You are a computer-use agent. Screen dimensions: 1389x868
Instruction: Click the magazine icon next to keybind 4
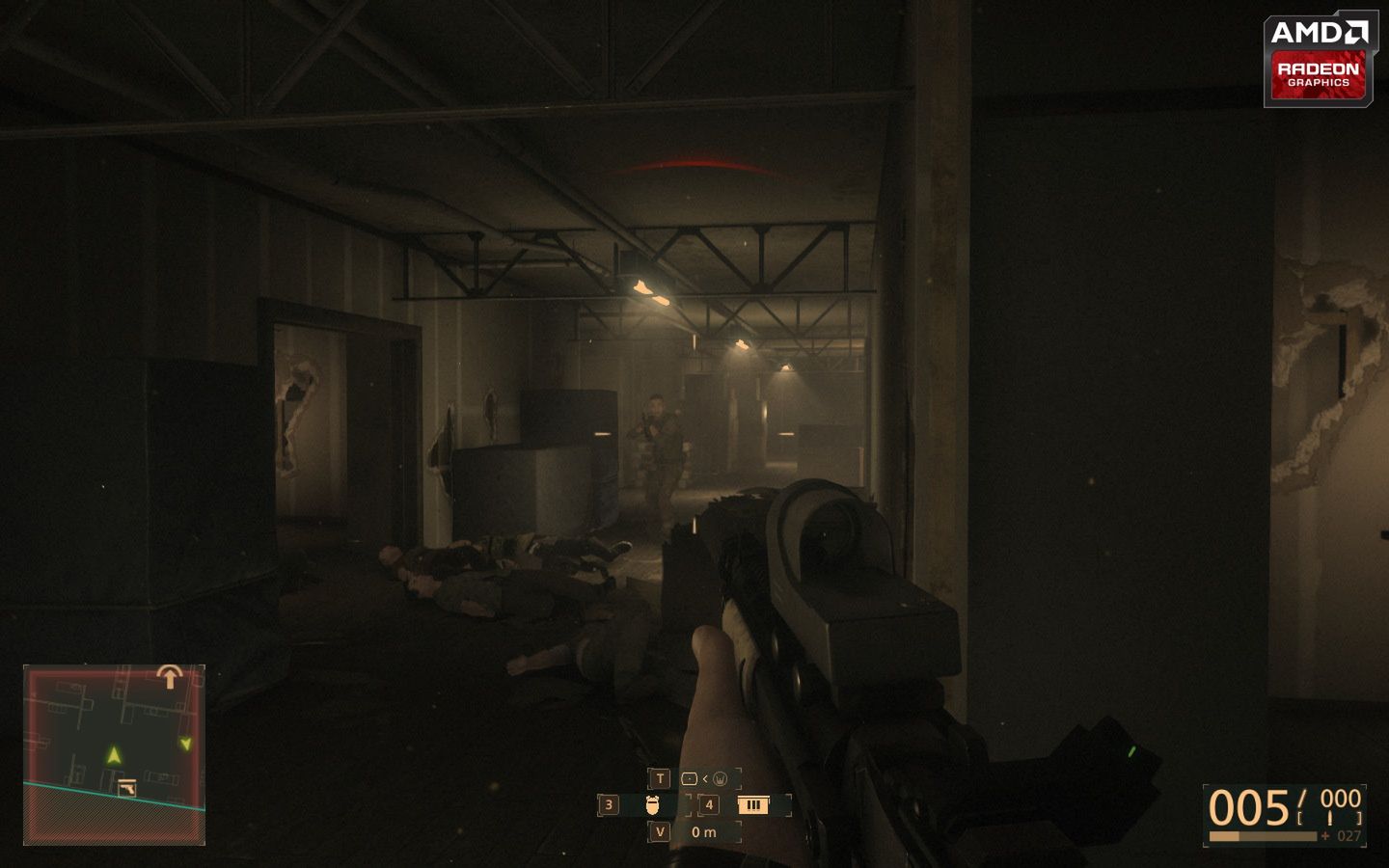(x=752, y=803)
